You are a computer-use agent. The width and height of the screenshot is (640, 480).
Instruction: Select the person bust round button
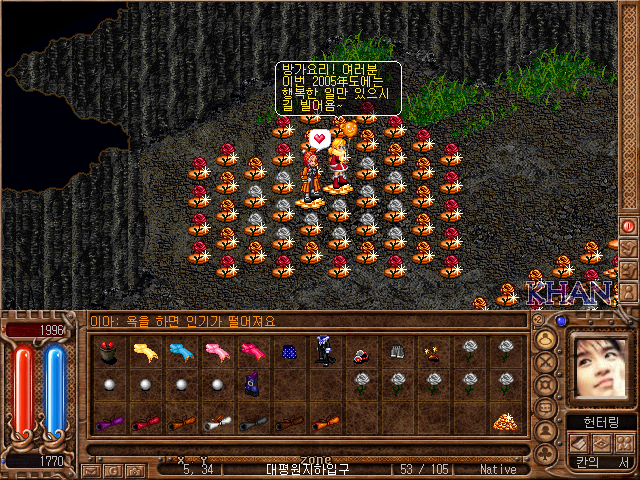click(545, 340)
